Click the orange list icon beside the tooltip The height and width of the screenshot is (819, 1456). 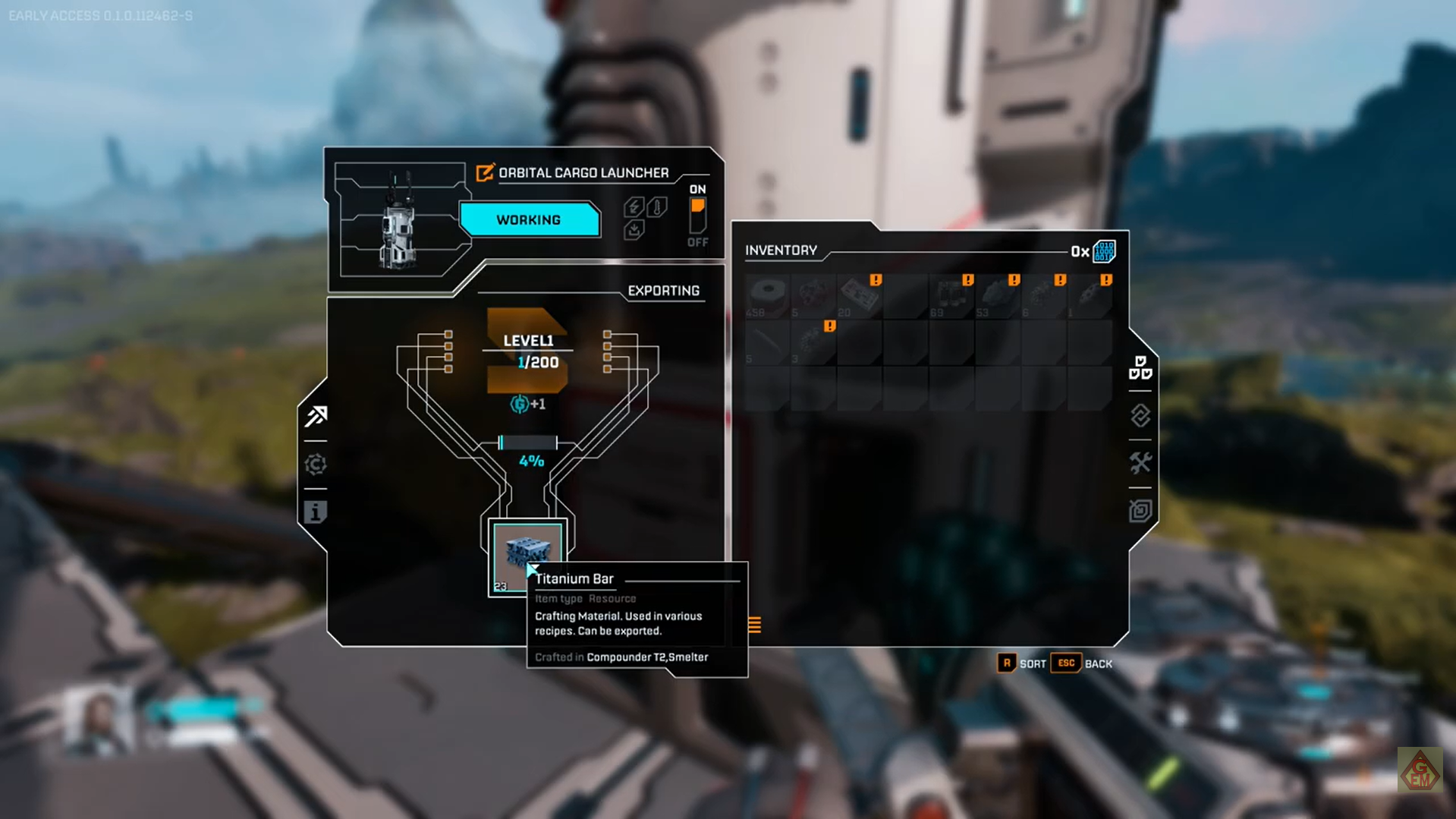click(x=754, y=625)
